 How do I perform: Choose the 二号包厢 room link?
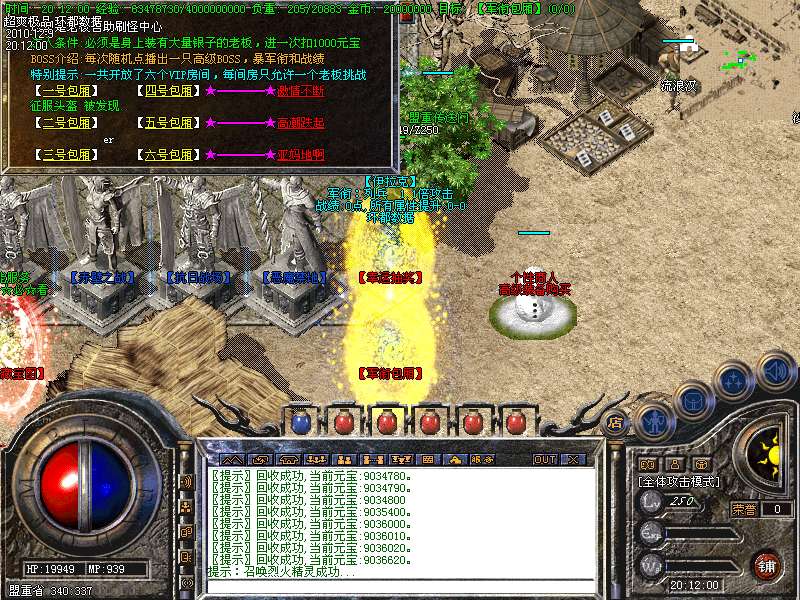coord(67,123)
